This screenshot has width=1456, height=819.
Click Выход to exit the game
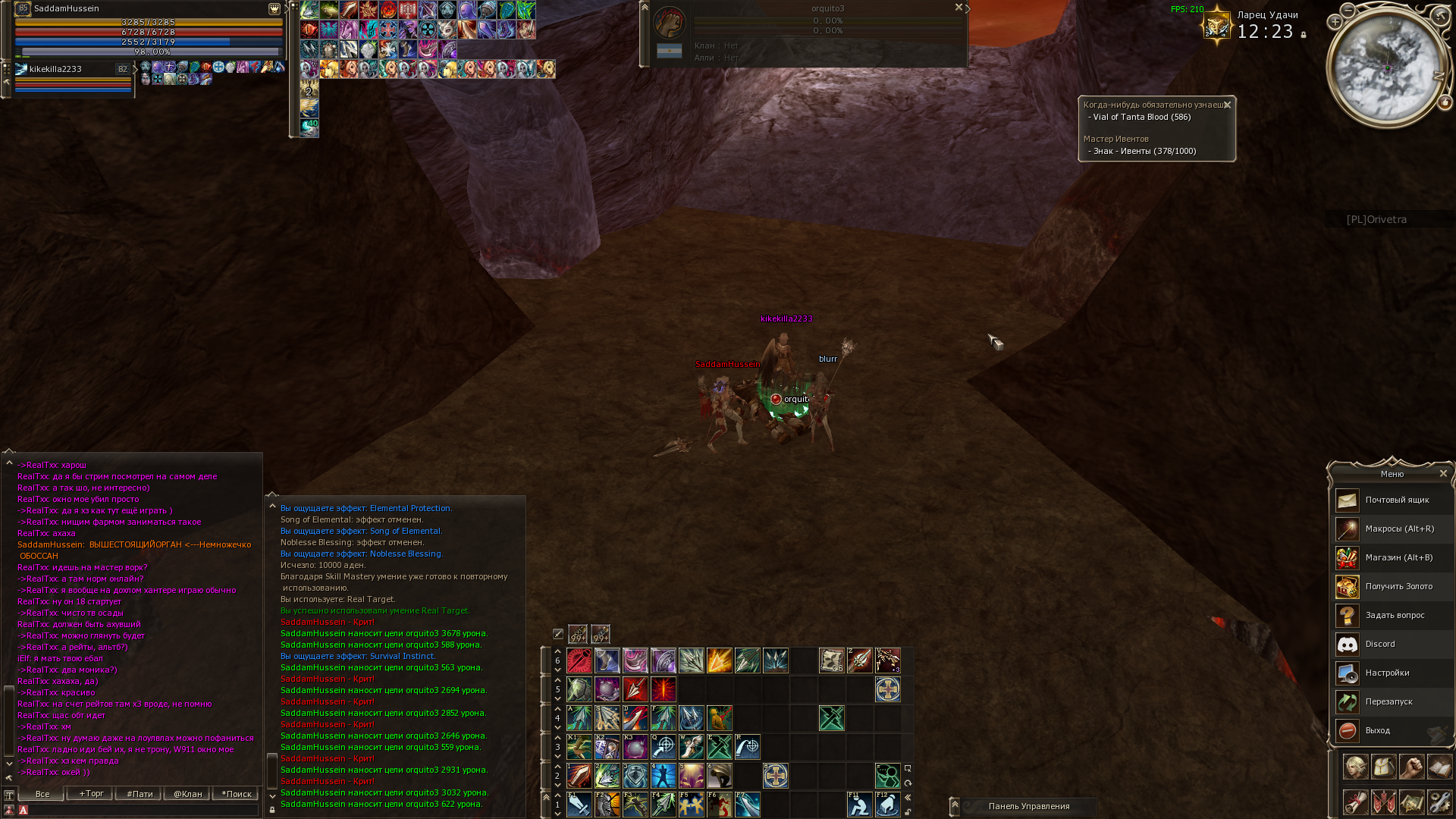pyautogui.click(x=1394, y=731)
